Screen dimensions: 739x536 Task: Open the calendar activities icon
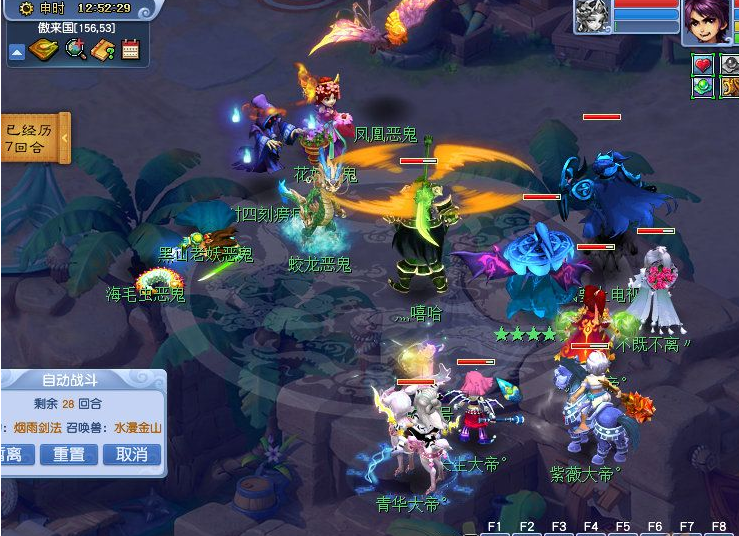click(x=131, y=50)
